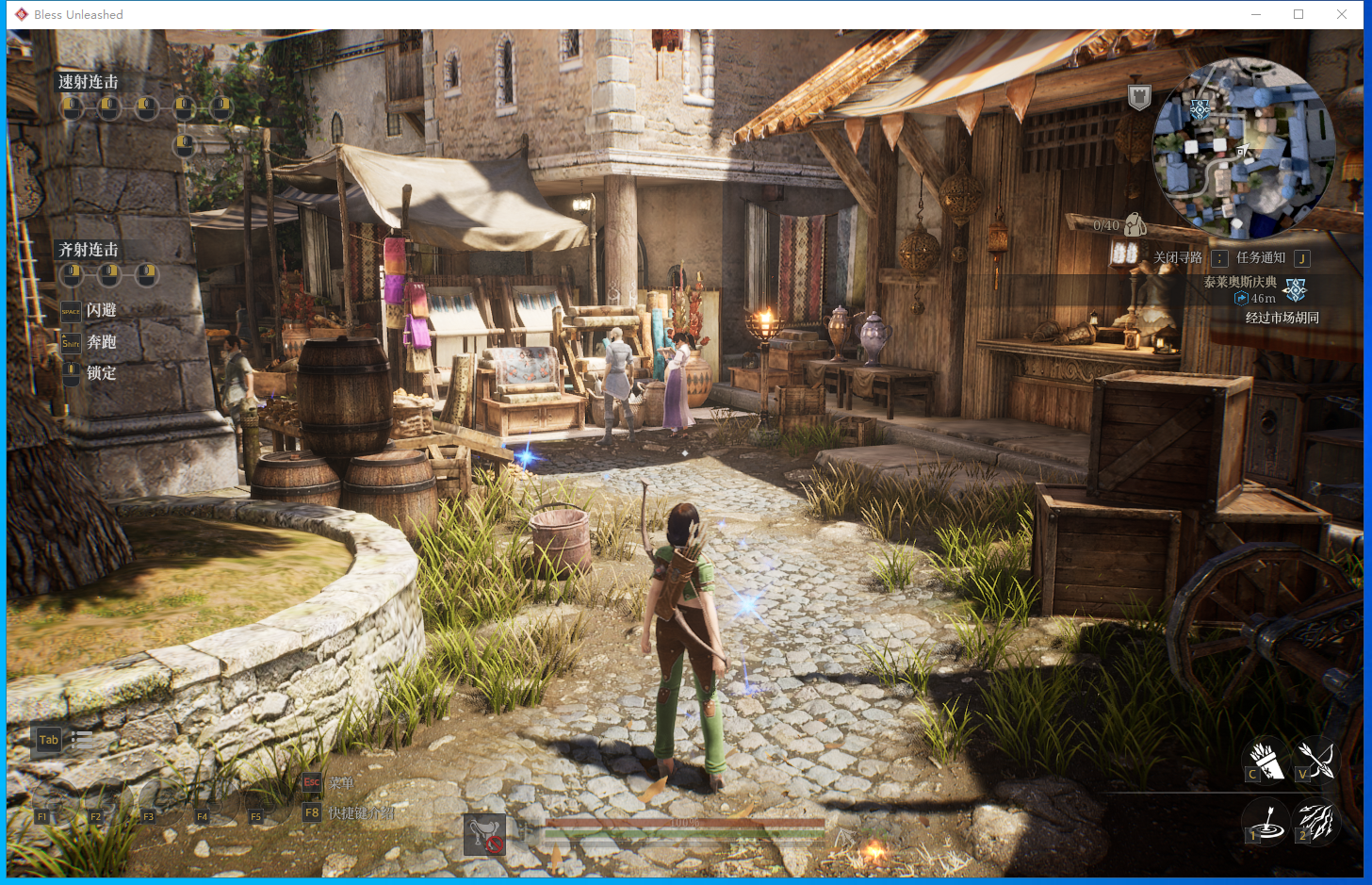The image size is (1372, 885).
Task: Open the 任务通知 quest notifications
Action: [1261, 257]
